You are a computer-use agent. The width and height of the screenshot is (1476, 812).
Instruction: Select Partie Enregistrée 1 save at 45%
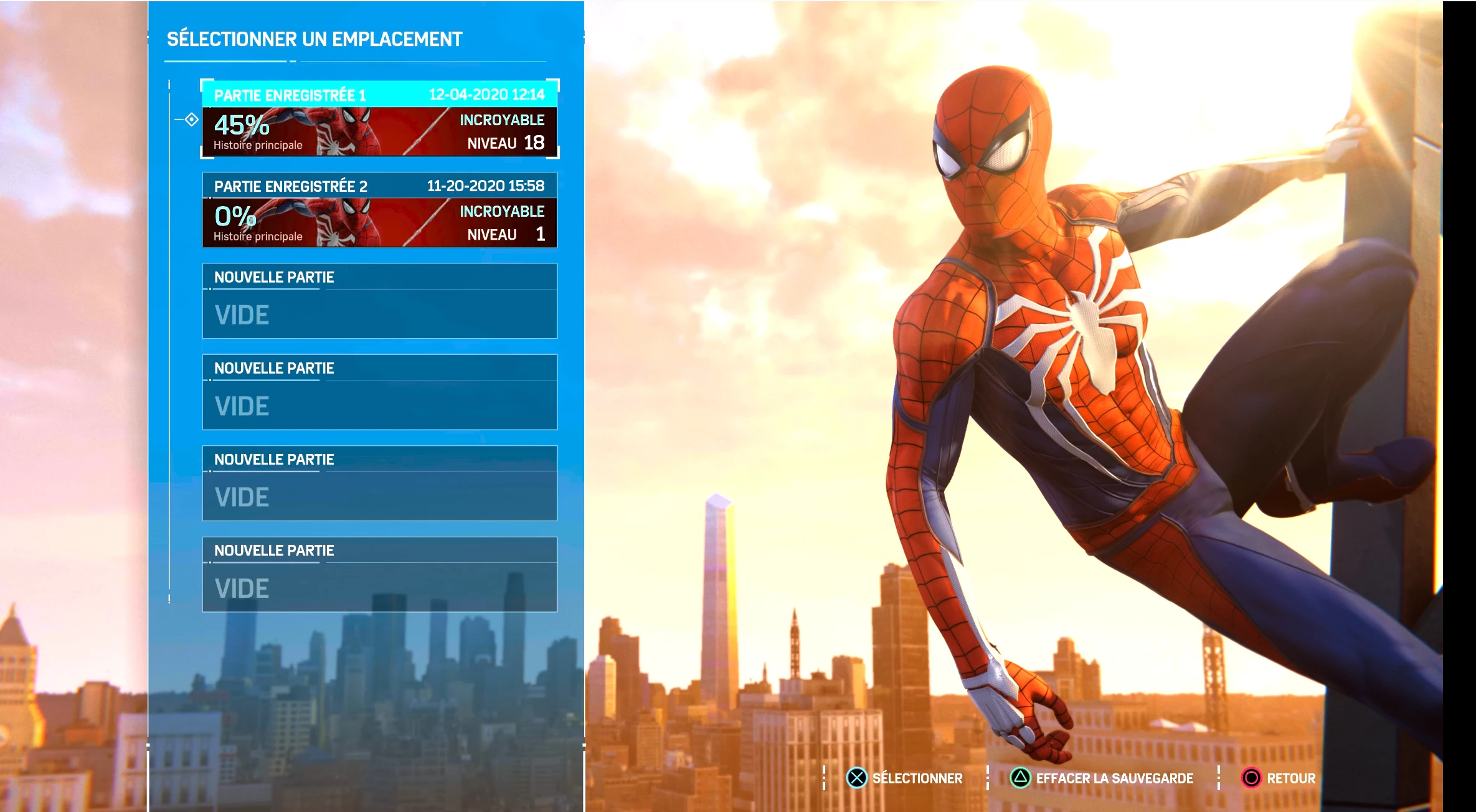[x=379, y=119]
